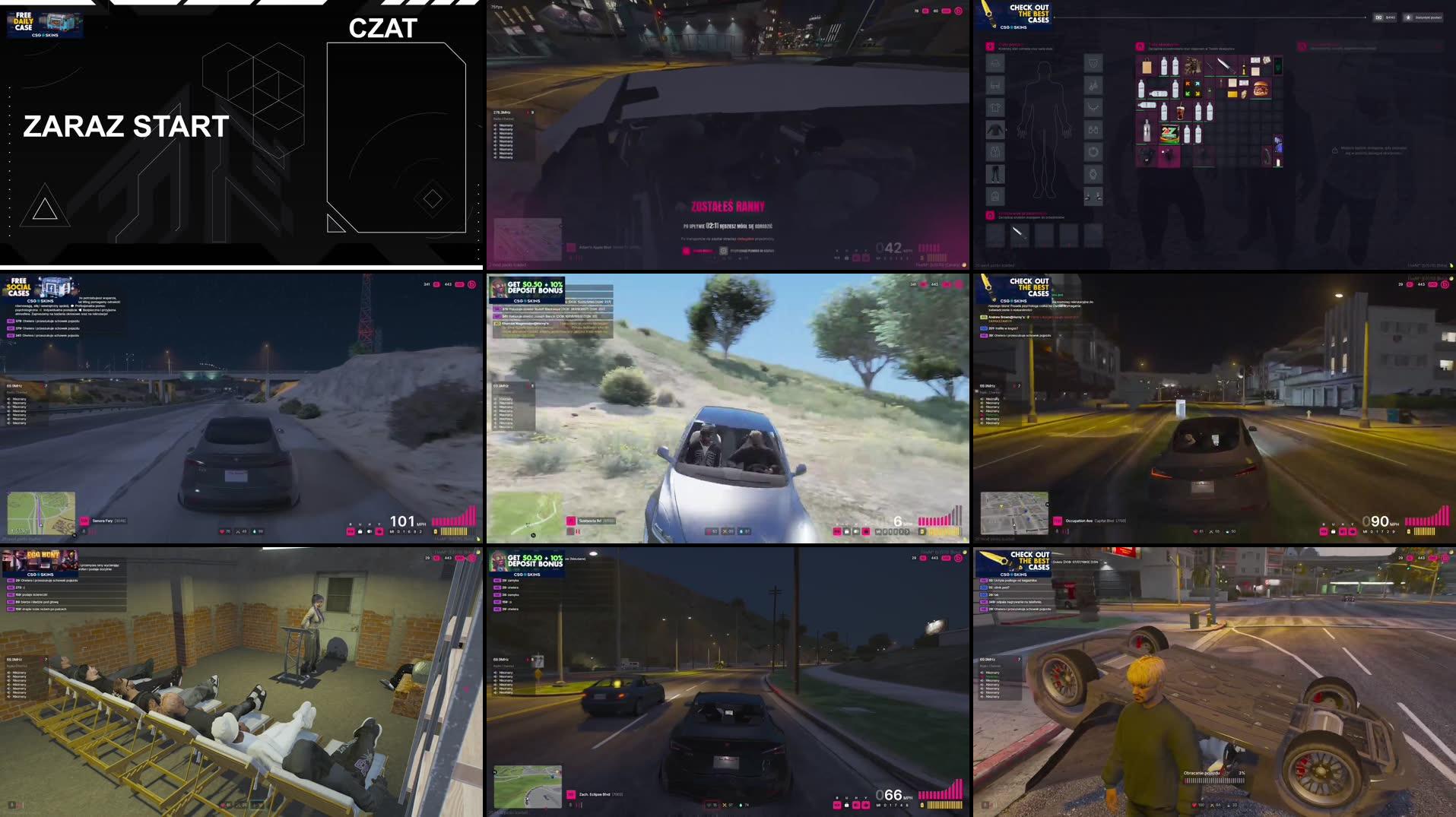
Task: Click the necklace equipment slot icon
Action: click(1093, 106)
